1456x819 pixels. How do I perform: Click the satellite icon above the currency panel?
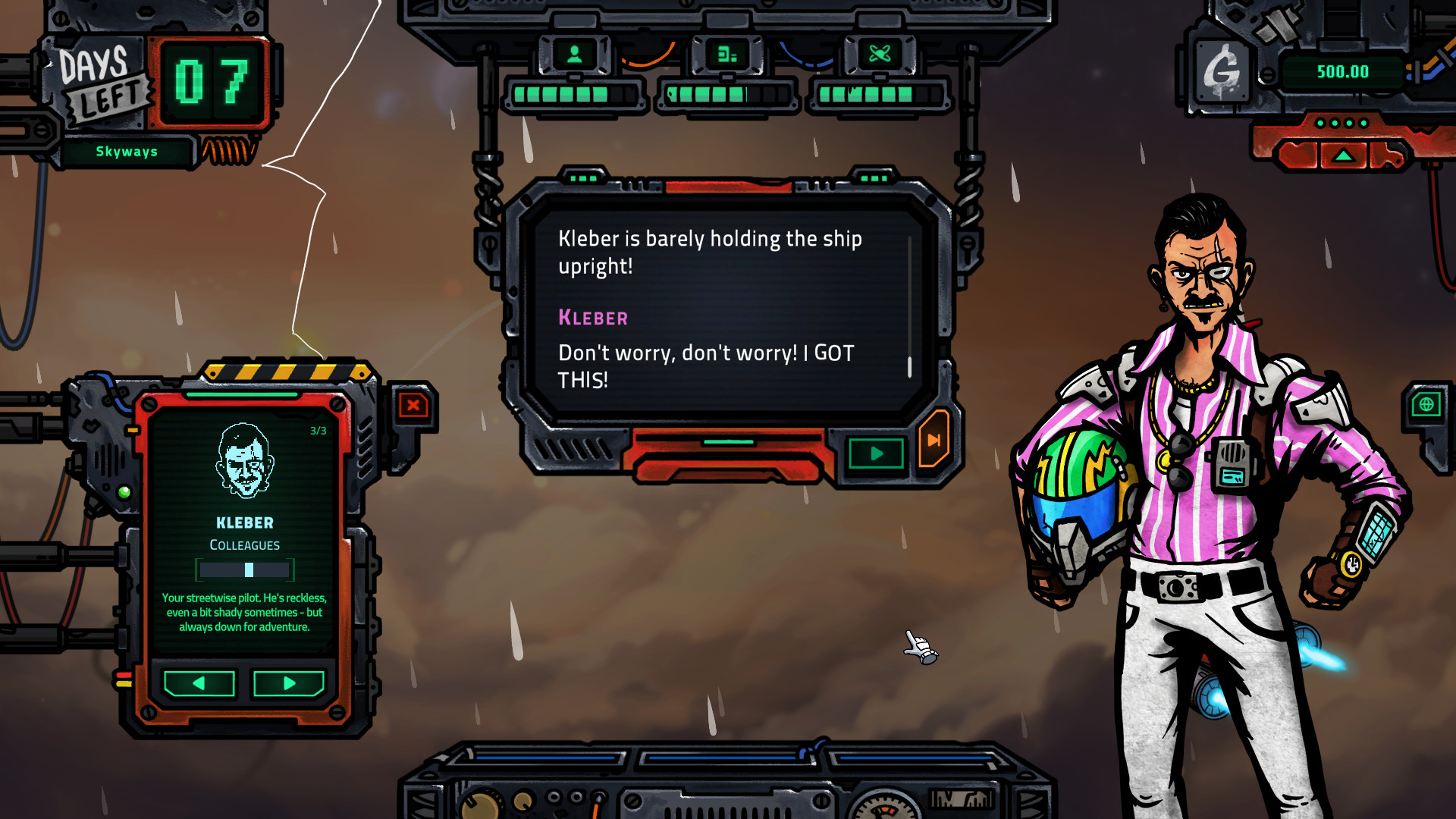point(1282,23)
